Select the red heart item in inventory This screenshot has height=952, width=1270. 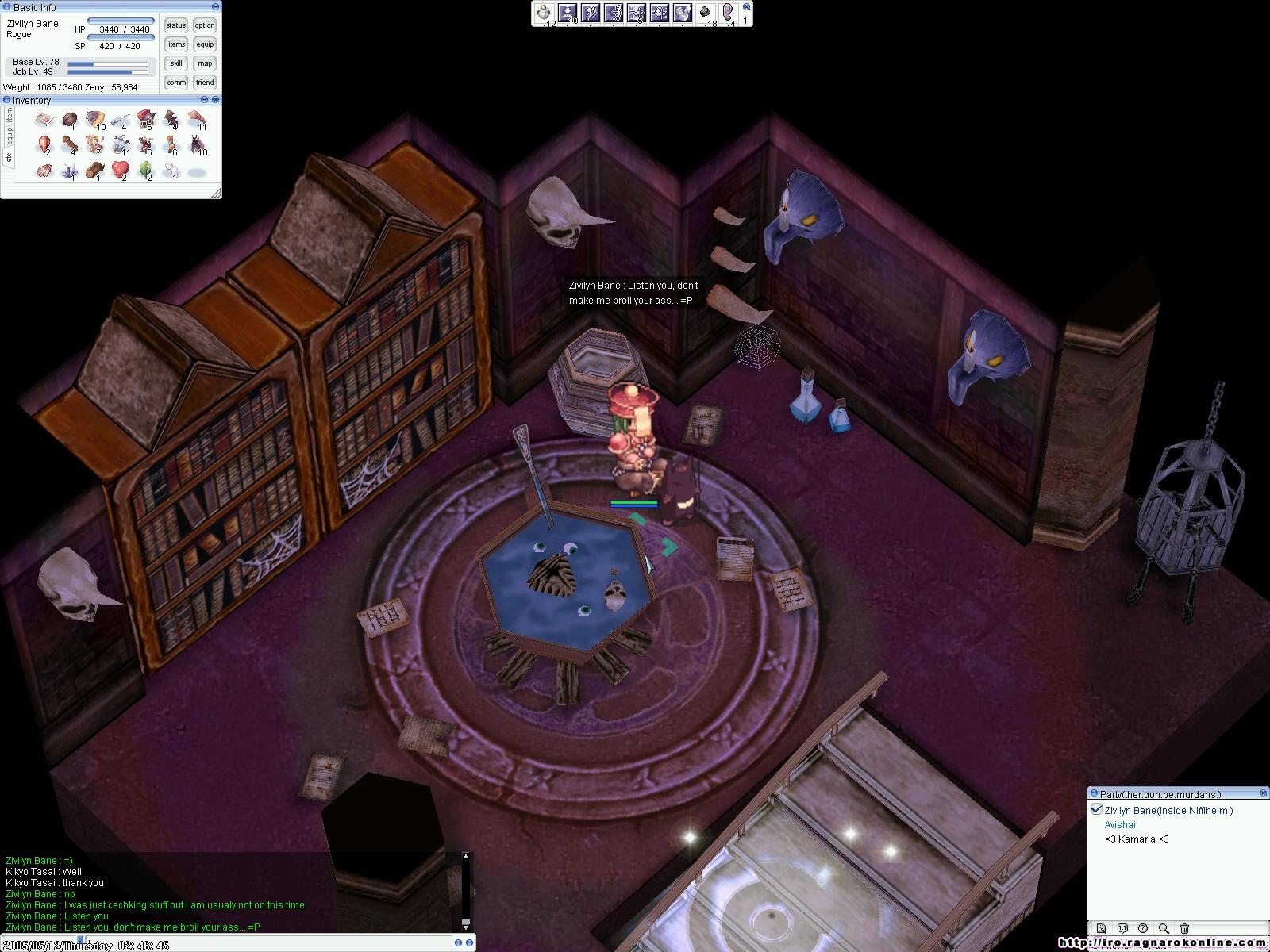(120, 169)
